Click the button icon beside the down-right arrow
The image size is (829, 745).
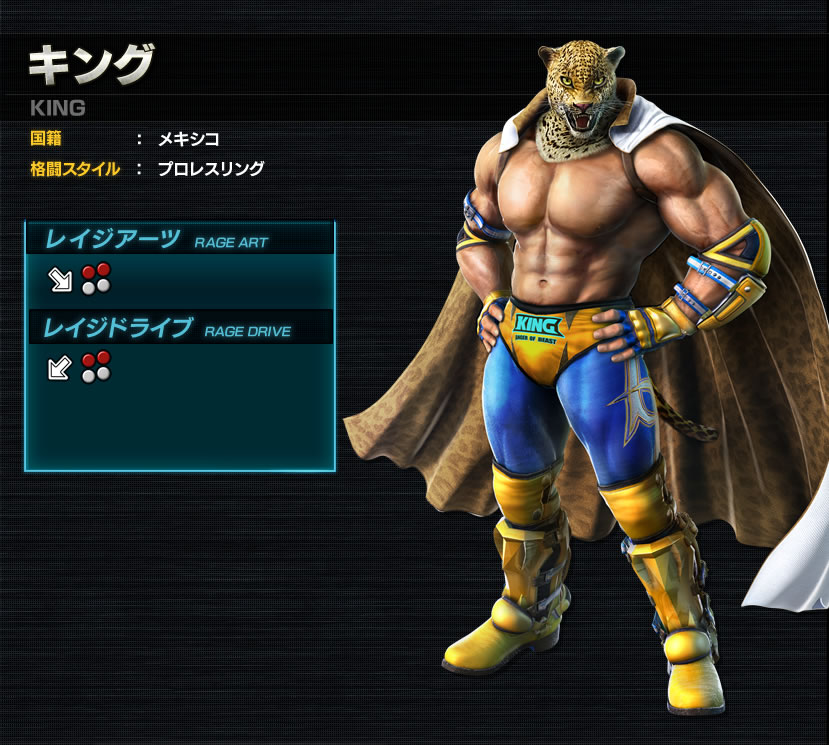tap(96, 279)
